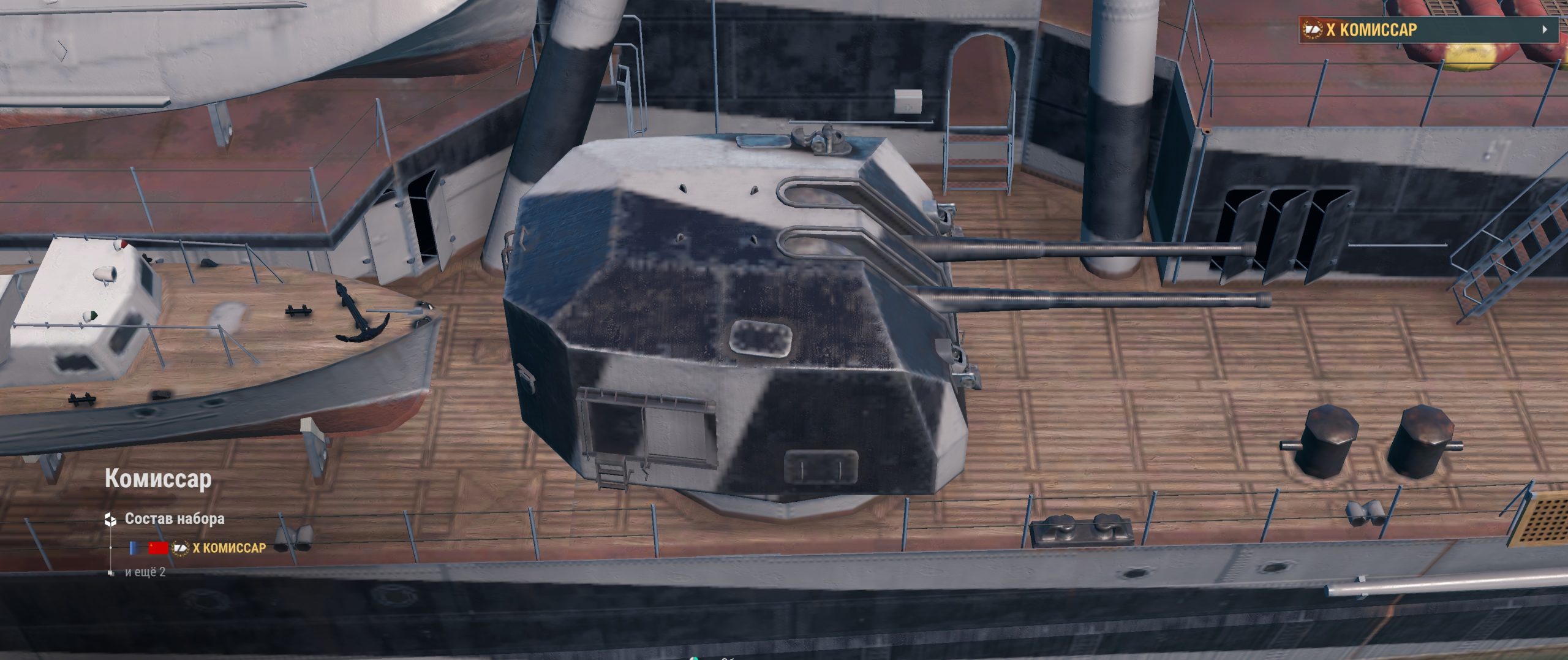Expand the 'и ещё 2' bundle items
1568x660 pixels.
pyautogui.click(x=145, y=572)
